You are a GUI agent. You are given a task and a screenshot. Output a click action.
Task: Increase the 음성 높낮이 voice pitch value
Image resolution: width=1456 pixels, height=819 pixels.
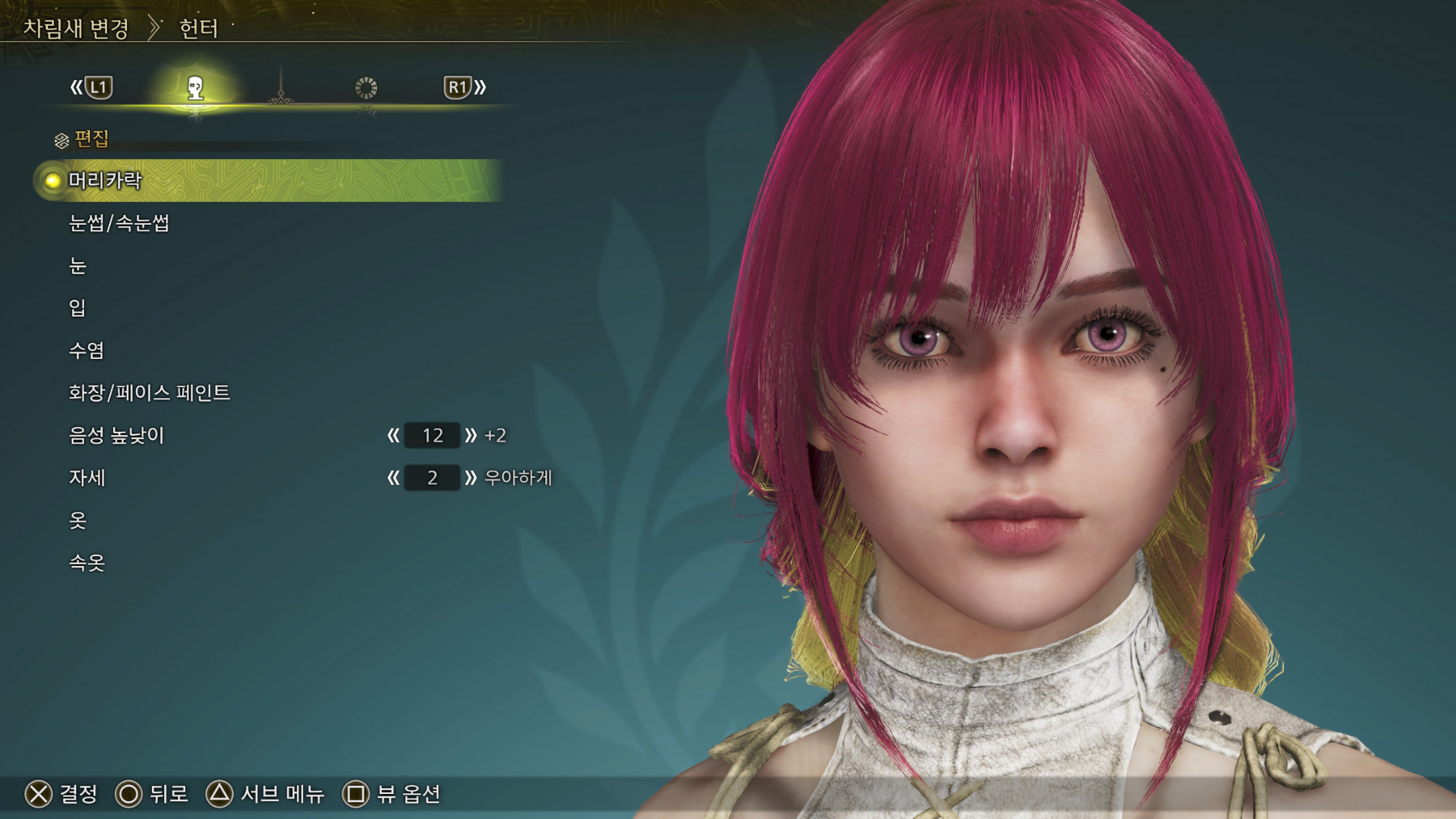click(x=471, y=436)
